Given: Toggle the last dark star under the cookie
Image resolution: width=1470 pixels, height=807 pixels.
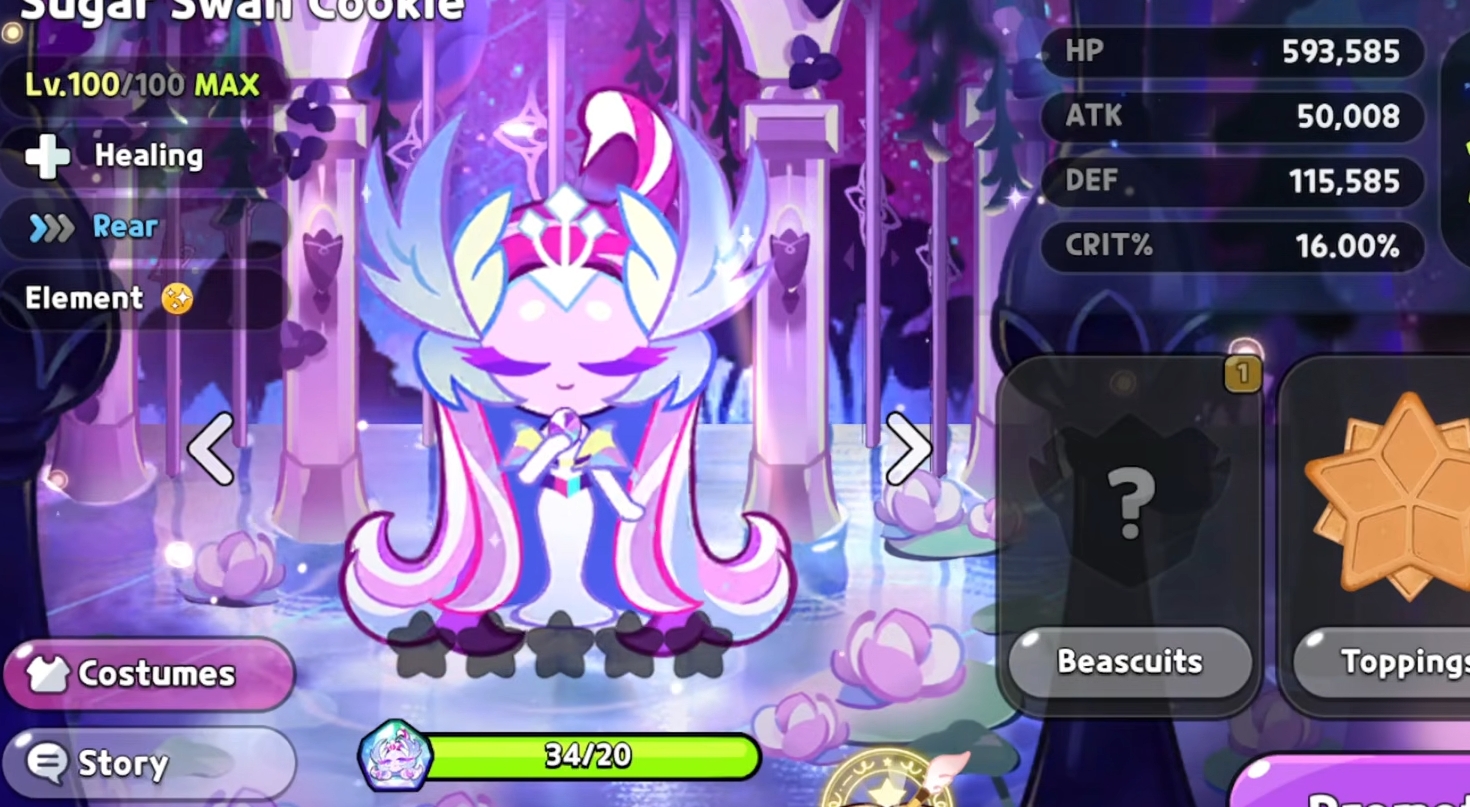Looking at the screenshot, I should click(694, 645).
